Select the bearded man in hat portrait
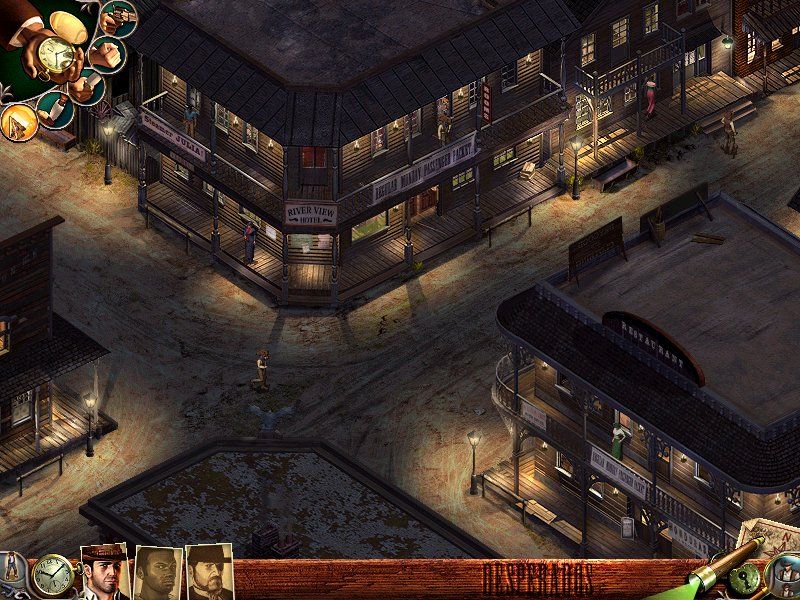Screen dimensions: 800x600 209,573
